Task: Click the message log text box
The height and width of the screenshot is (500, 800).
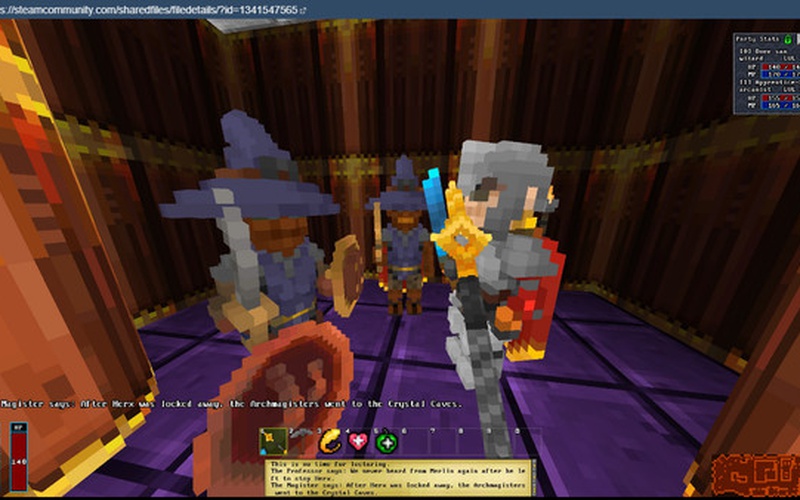Action: [x=400, y=476]
